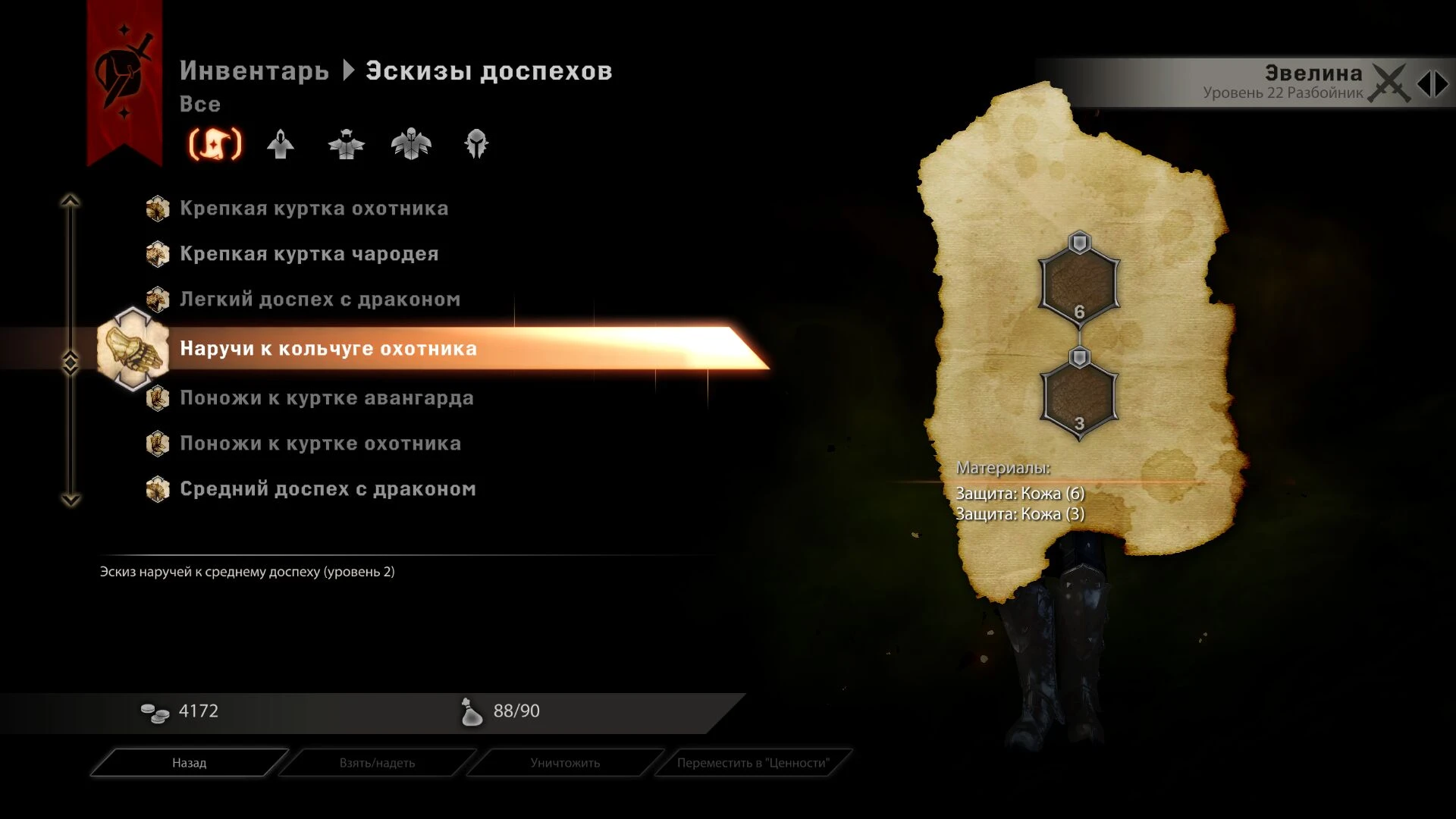Image resolution: width=1456 pixels, height=819 pixels.
Task: Filter schematics by medium armor icon
Action: click(345, 146)
